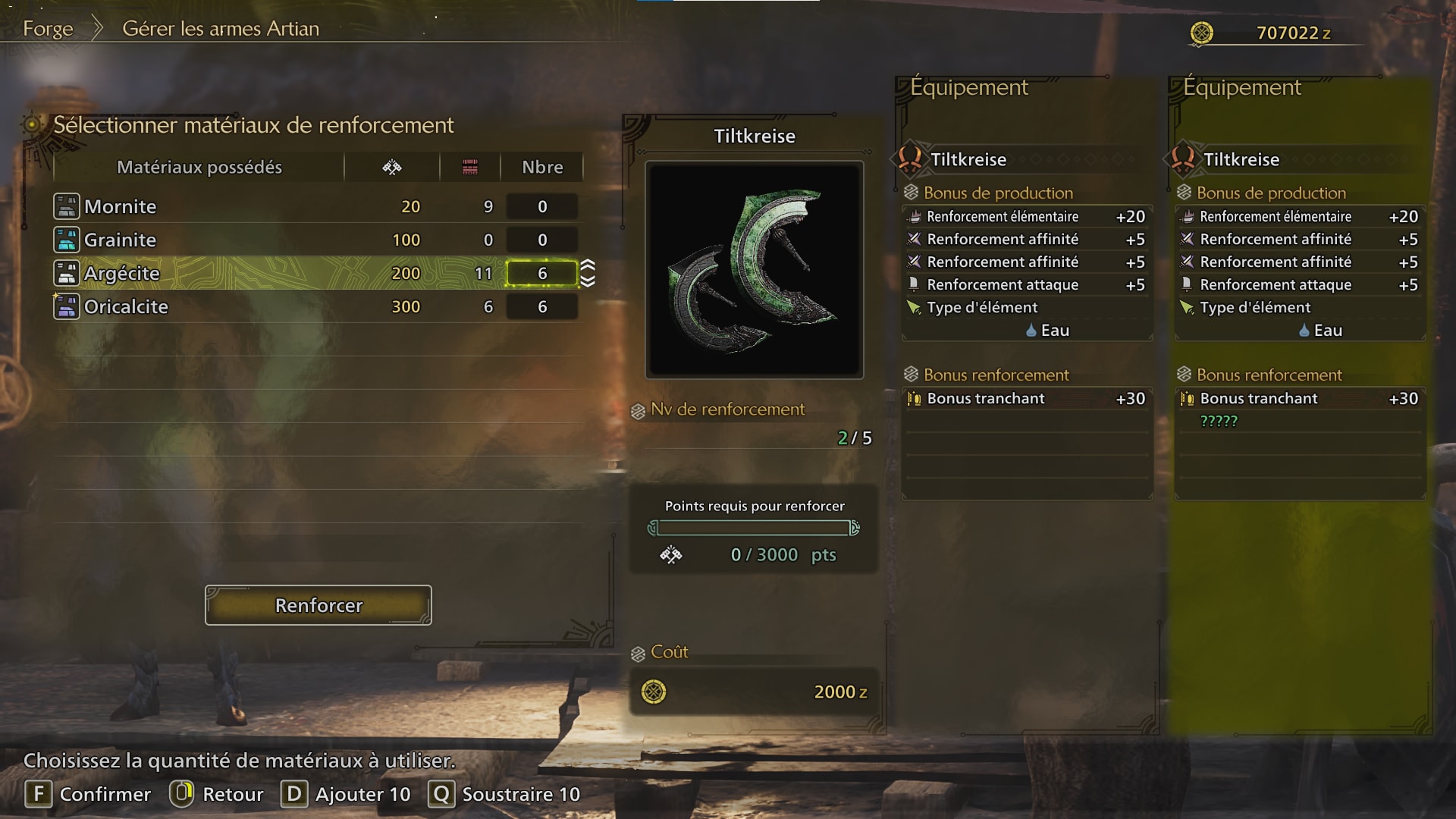Select the Argécite quantity field

click(x=541, y=273)
